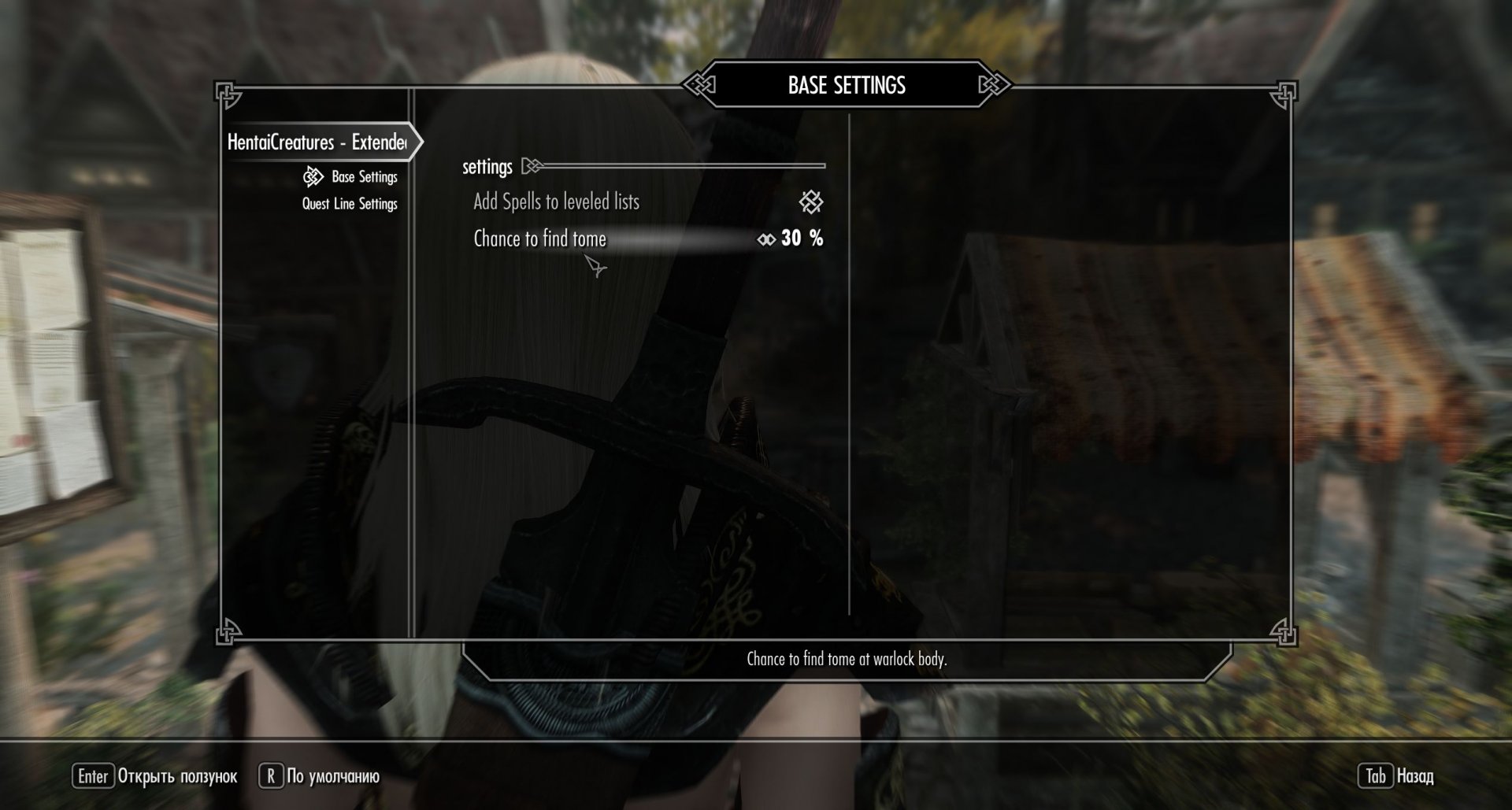Click the R key icon next to По умолчанию
Image resolution: width=1512 pixels, height=810 pixels.
[272, 775]
